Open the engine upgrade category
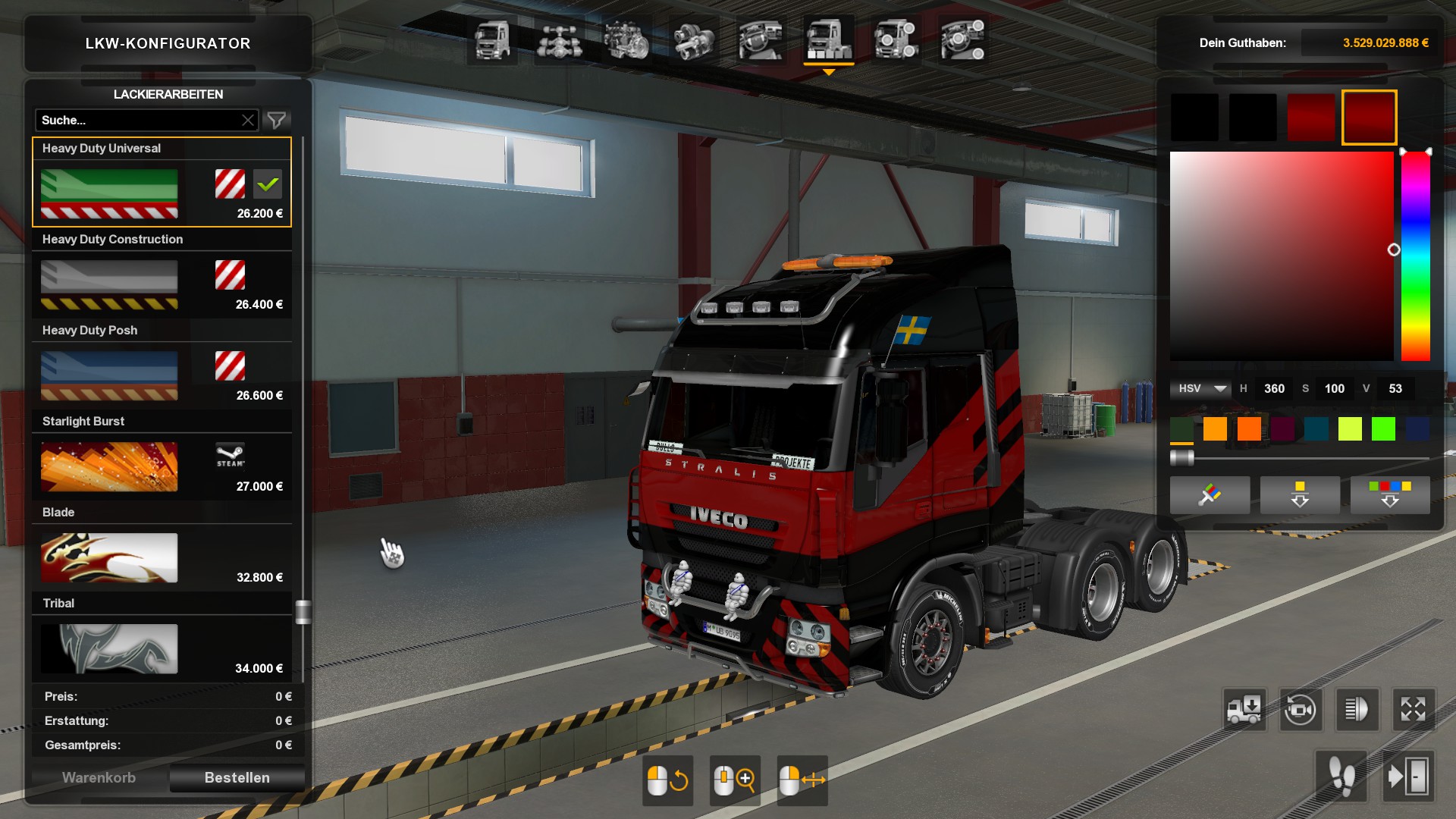The width and height of the screenshot is (1456, 819). [x=626, y=40]
